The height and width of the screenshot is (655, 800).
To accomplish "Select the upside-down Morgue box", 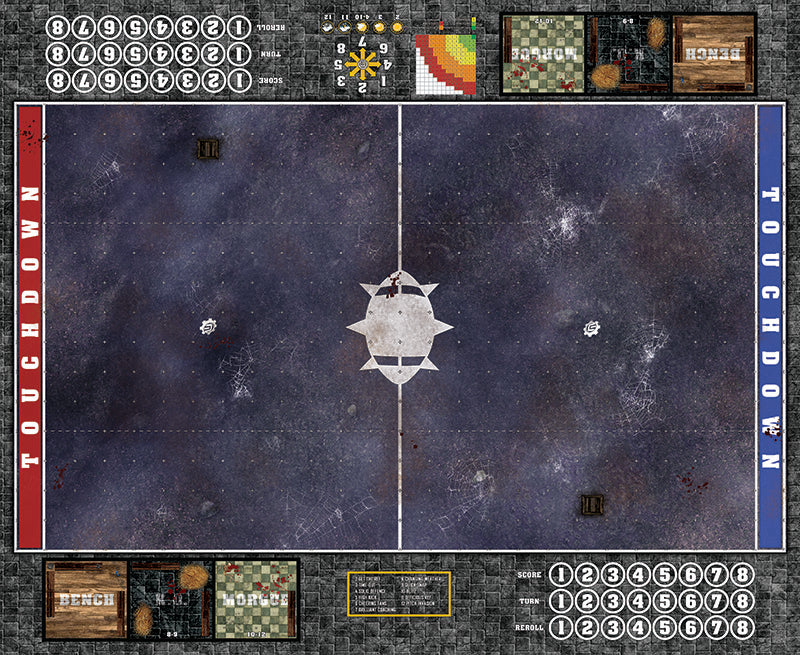I will point(542,53).
